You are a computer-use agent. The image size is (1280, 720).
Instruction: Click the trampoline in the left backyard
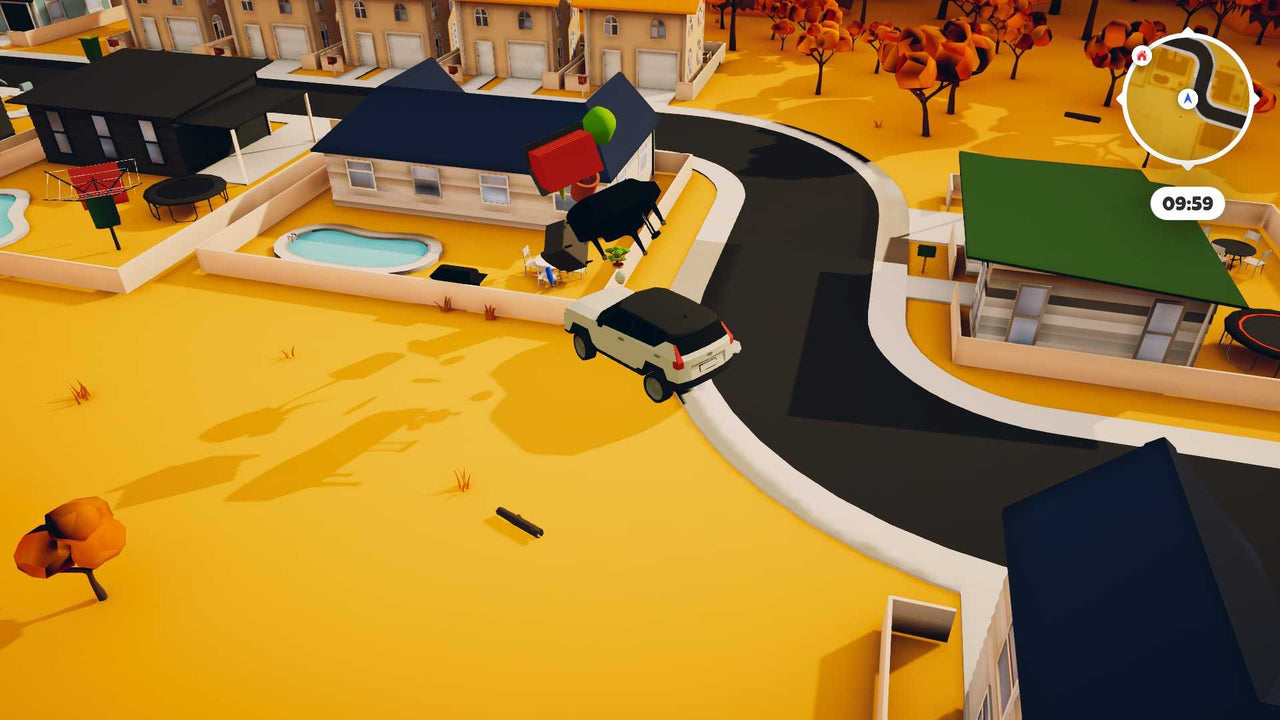pos(185,190)
